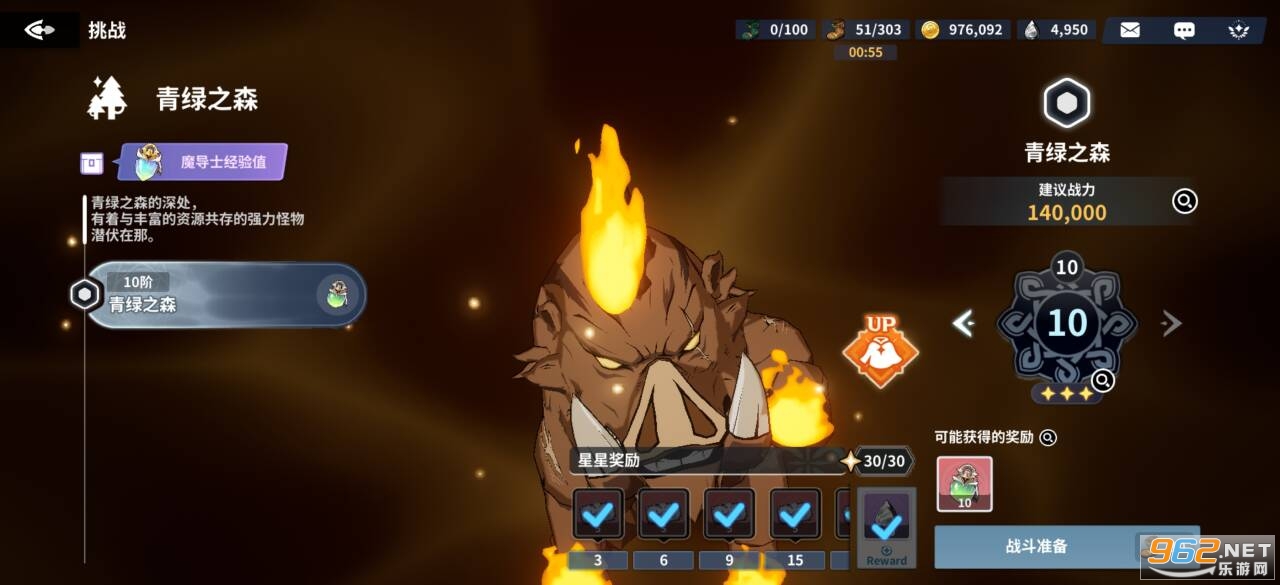Inspect possible rewards magnifier icon
Viewport: 1280px width, 585px height.
1048,437
